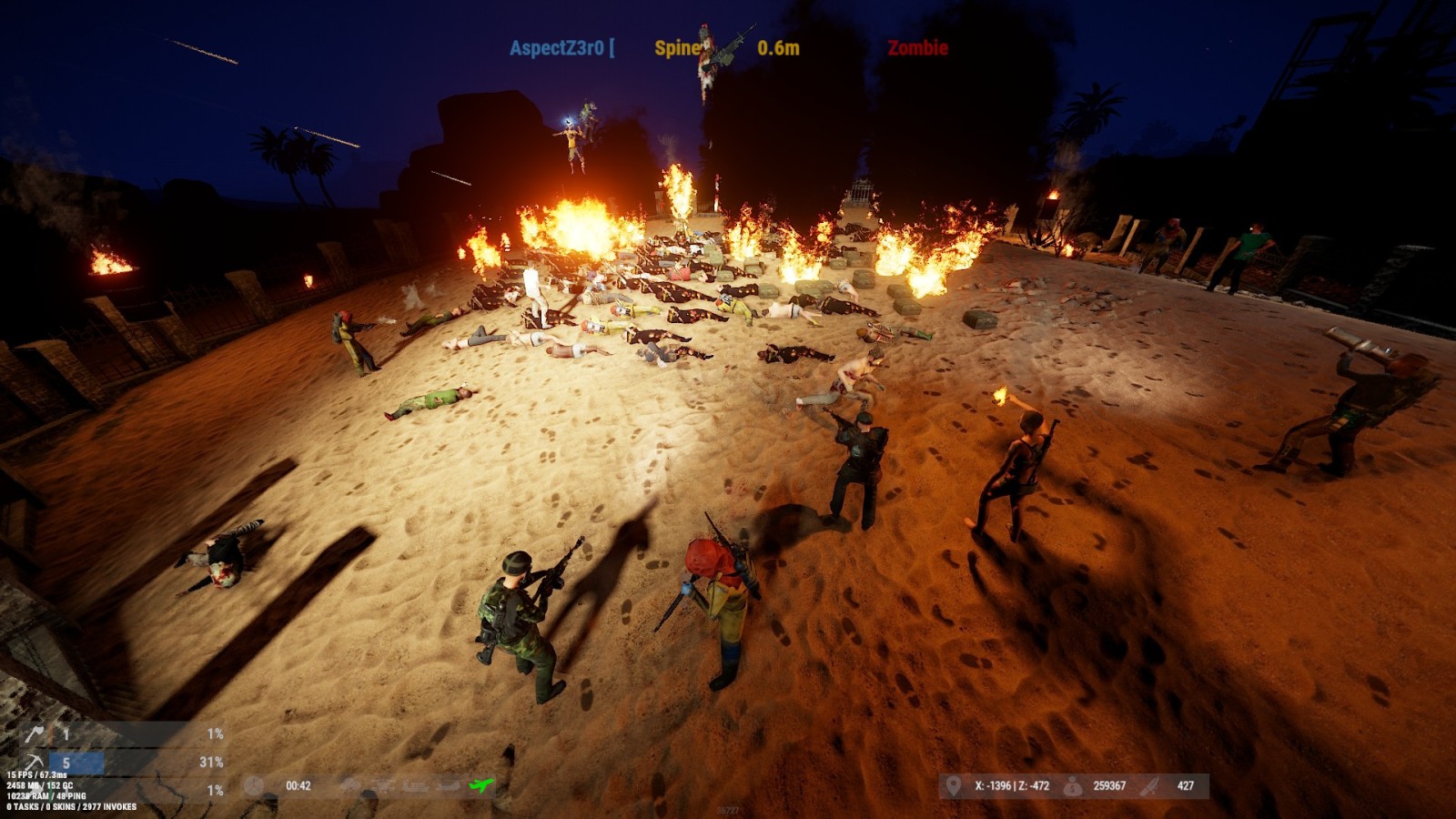Click the clock icon beside 00:42
This screenshot has width=1456, height=819.
coord(254,786)
